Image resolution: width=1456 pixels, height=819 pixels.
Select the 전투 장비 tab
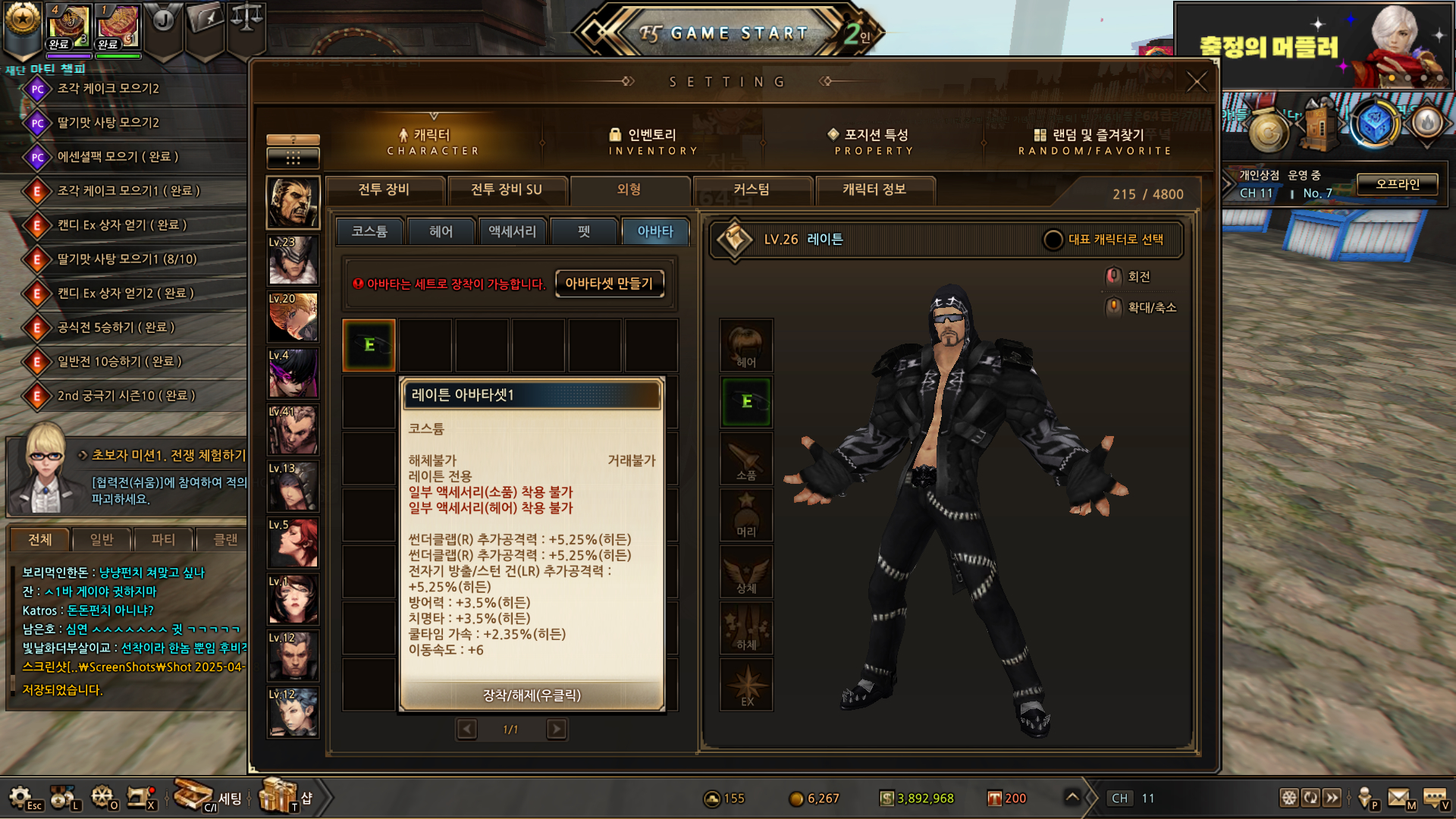(x=384, y=190)
